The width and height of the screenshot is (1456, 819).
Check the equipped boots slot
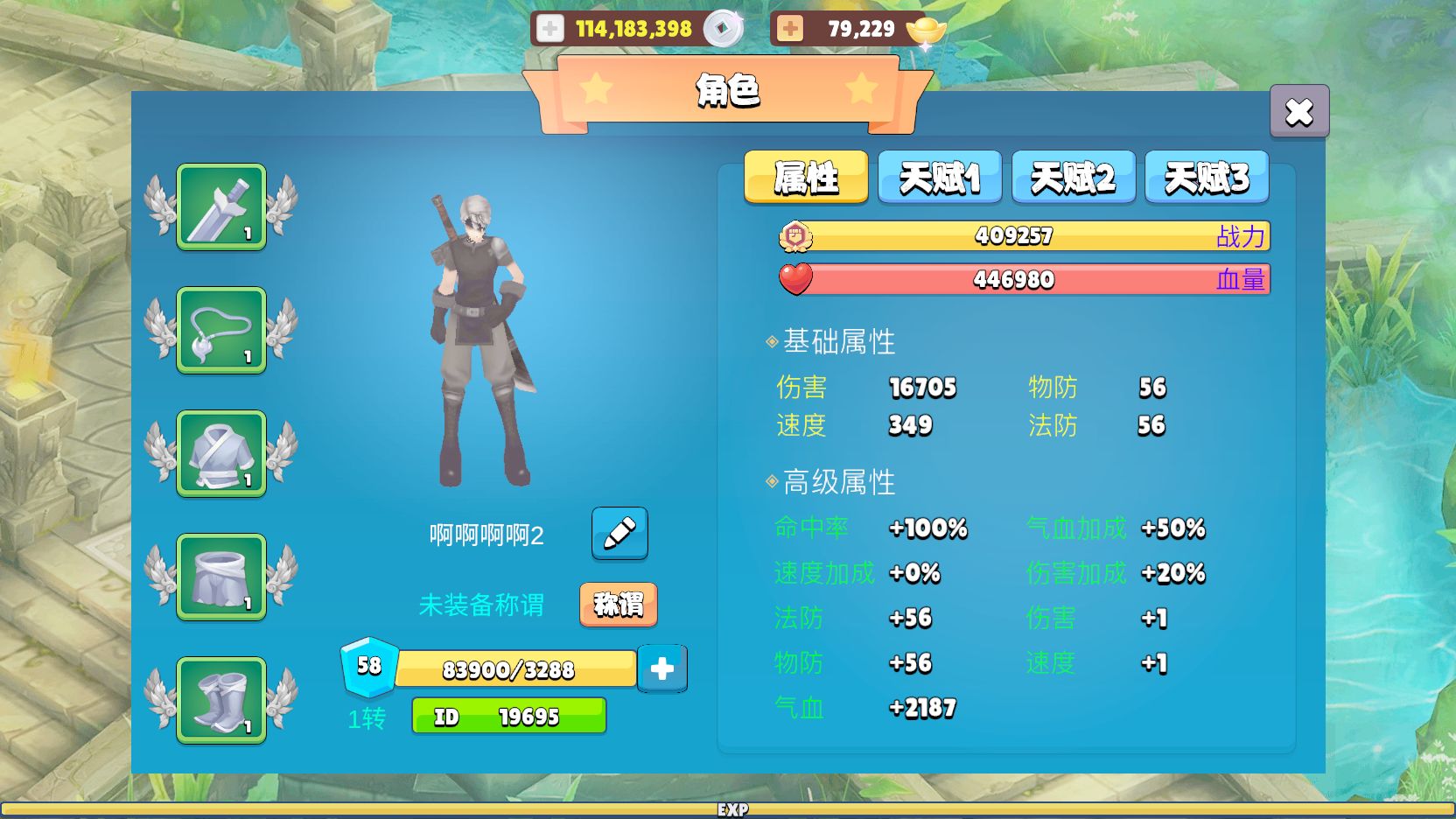coord(220,700)
